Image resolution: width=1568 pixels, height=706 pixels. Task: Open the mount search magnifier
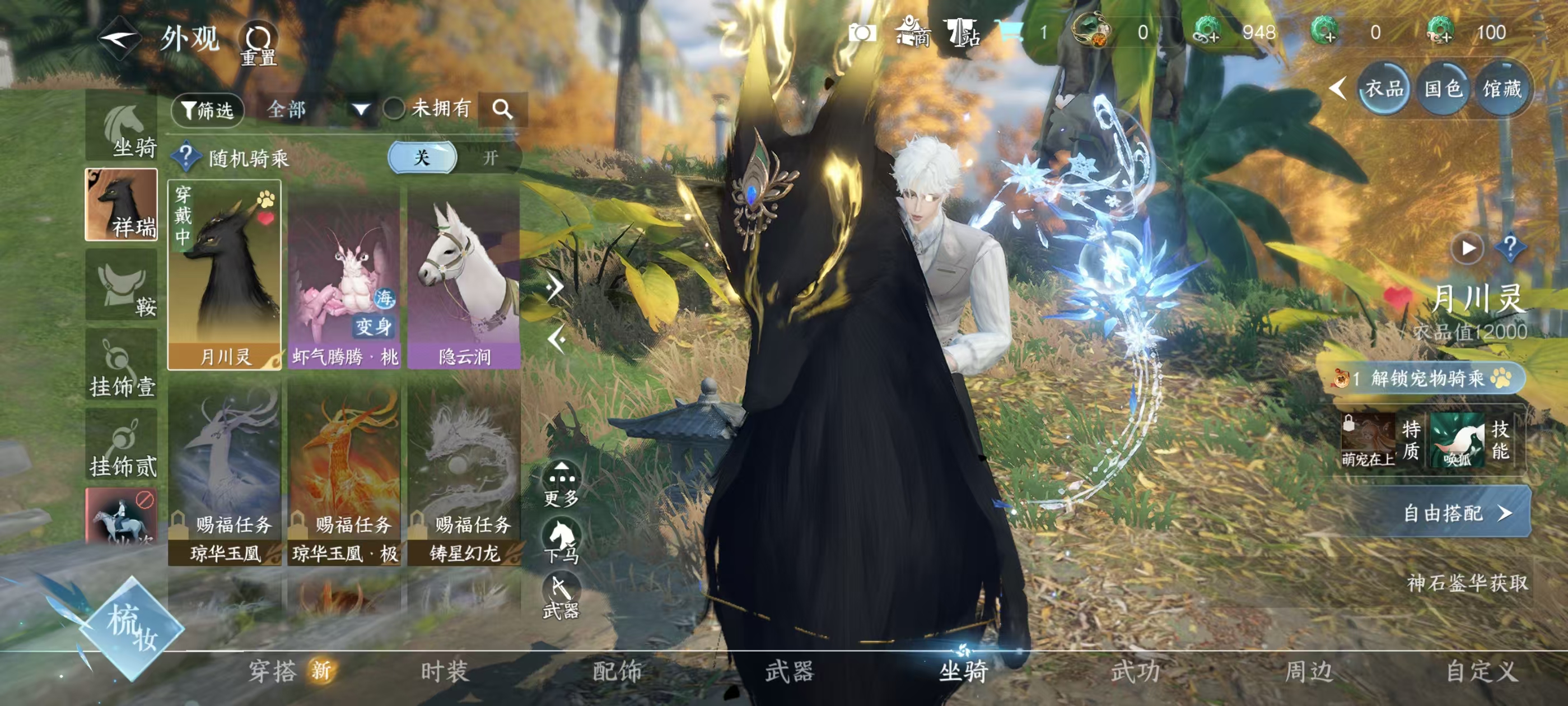[x=502, y=110]
